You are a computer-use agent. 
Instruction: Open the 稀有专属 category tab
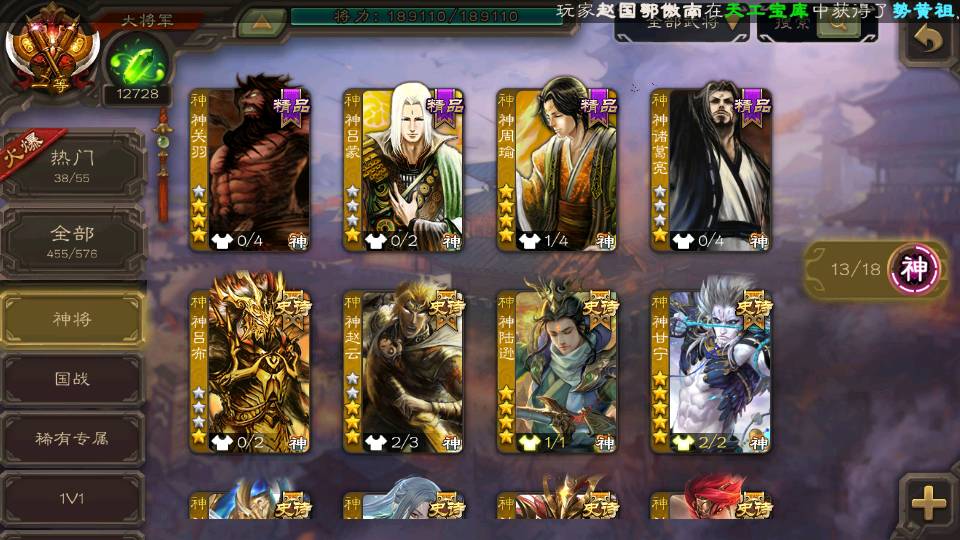pos(73,438)
